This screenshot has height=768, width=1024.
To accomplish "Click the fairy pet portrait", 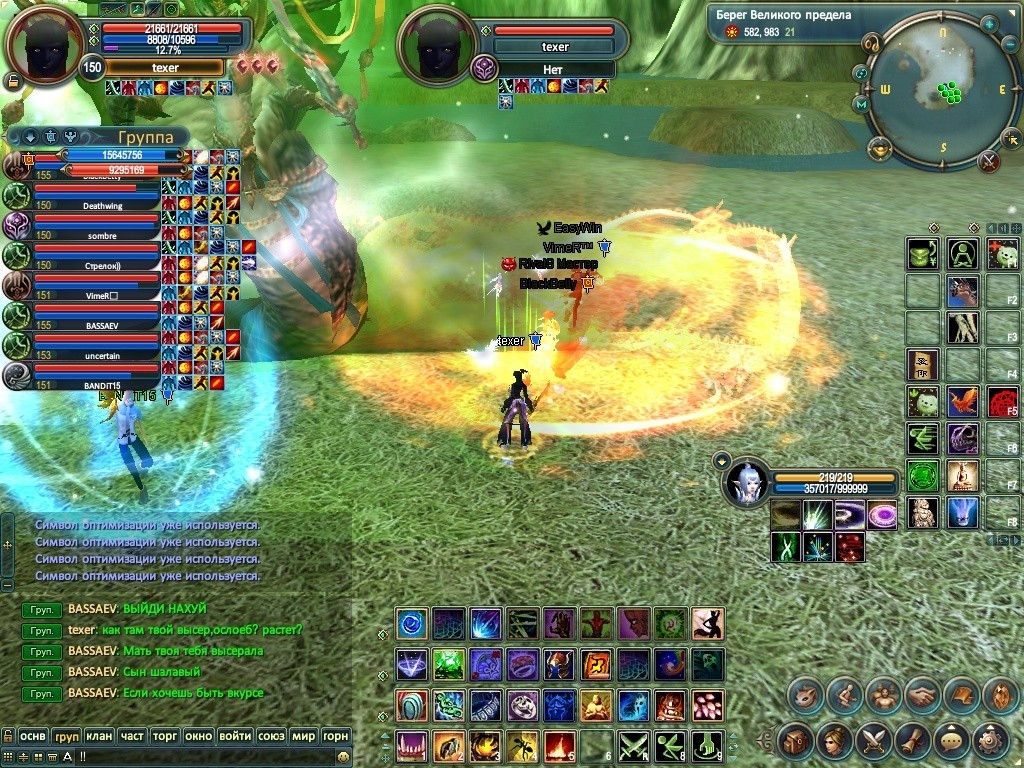I will pyautogui.click(x=746, y=481).
